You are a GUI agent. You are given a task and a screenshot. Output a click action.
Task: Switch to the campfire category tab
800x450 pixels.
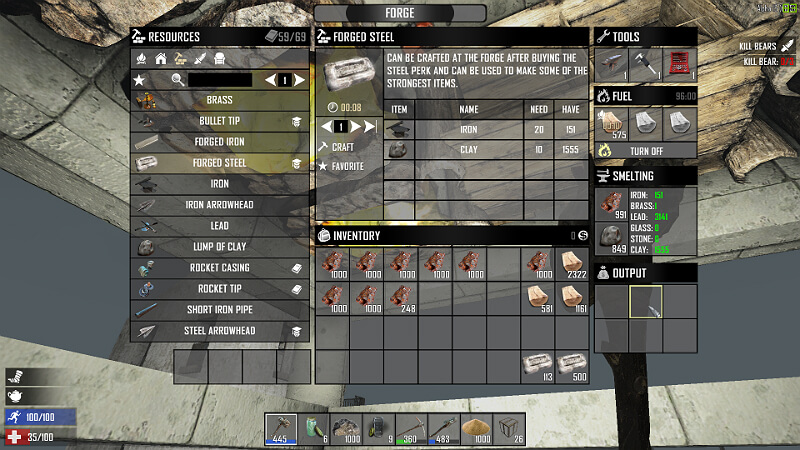(x=141, y=59)
